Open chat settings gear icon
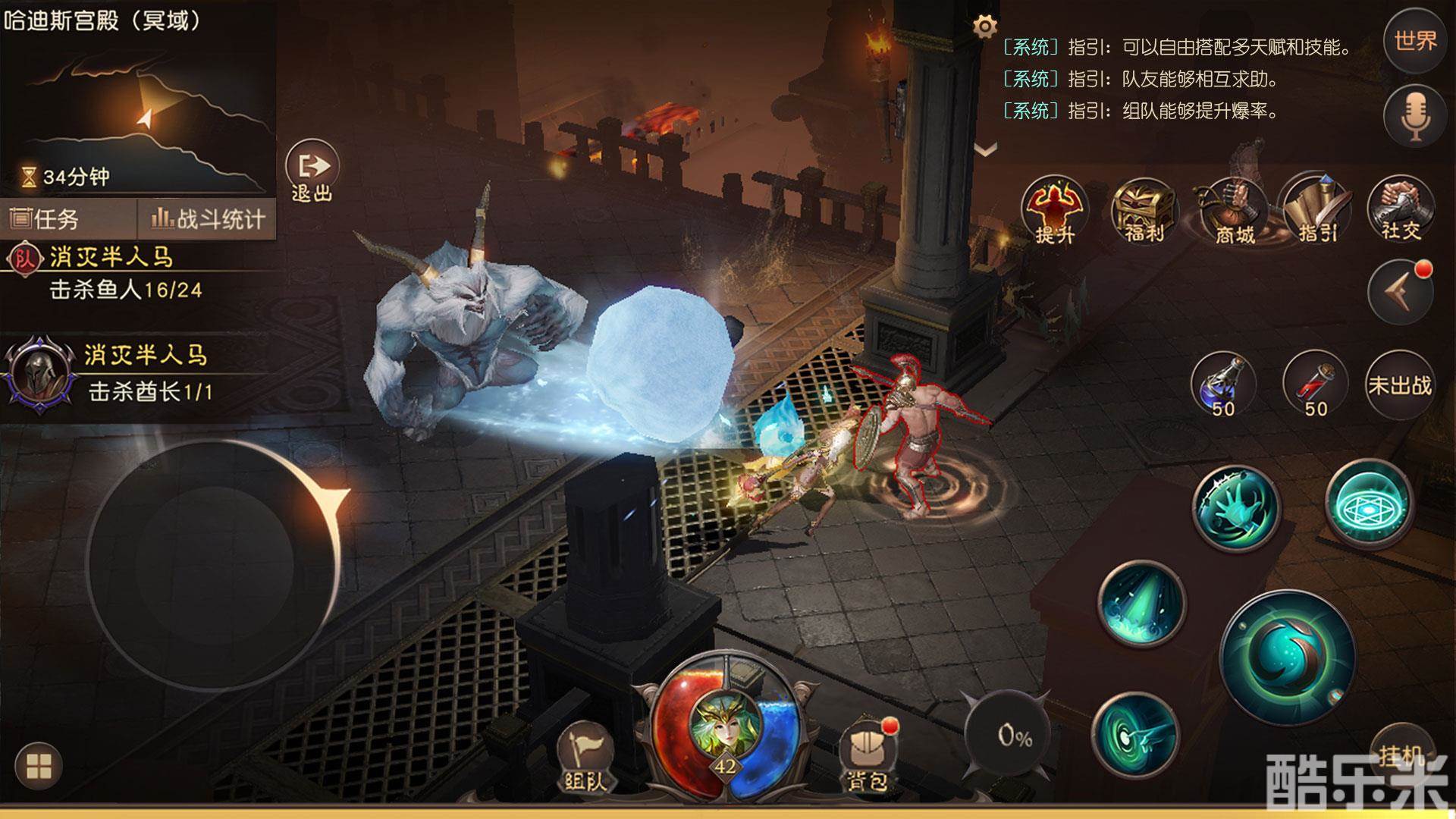Image resolution: width=1456 pixels, height=819 pixels. click(x=984, y=27)
